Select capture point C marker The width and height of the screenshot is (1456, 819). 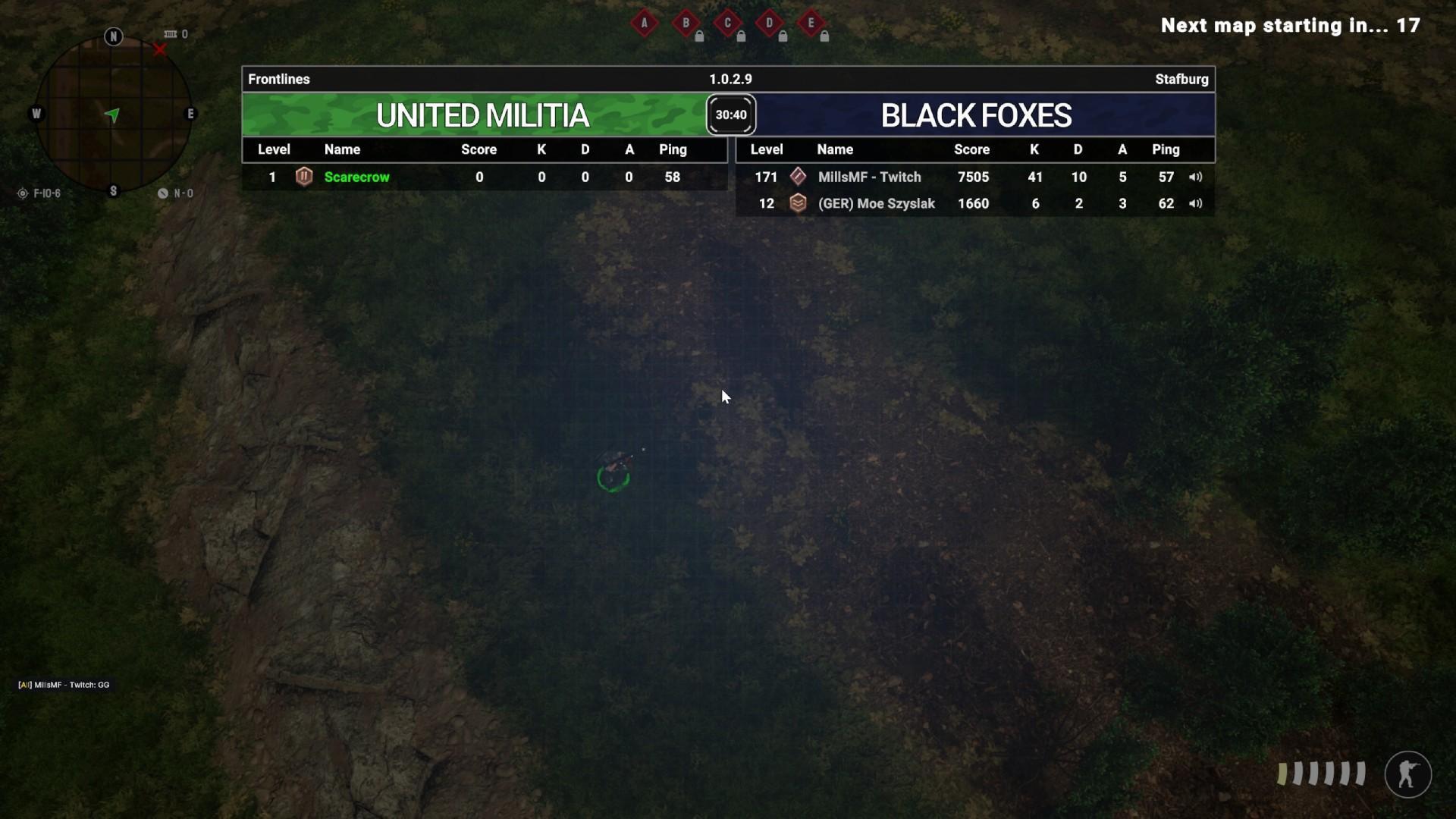728,23
